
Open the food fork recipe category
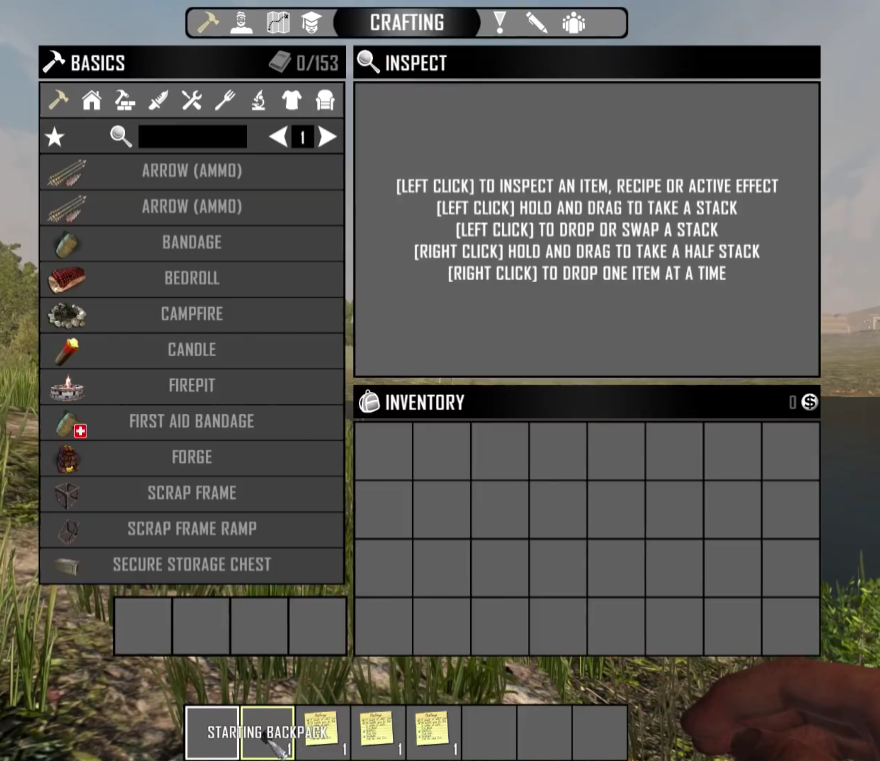tap(225, 100)
